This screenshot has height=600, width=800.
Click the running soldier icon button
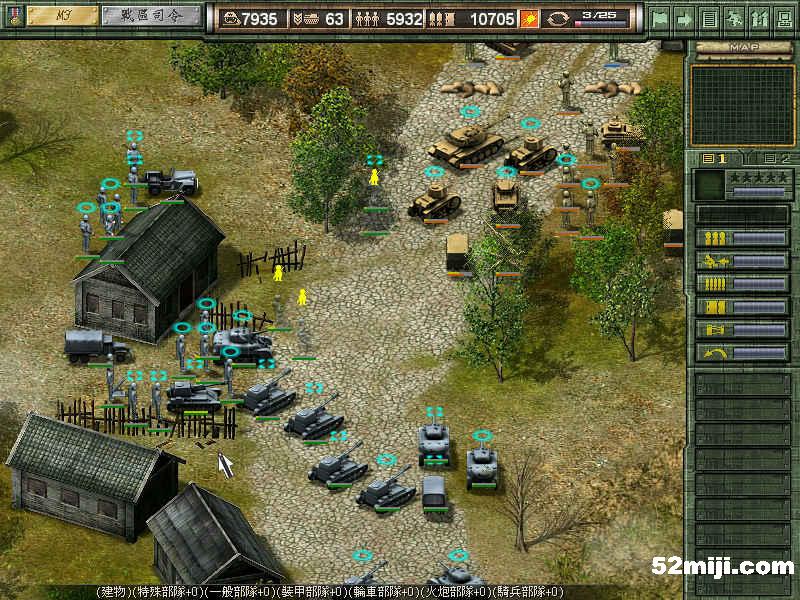pos(734,18)
